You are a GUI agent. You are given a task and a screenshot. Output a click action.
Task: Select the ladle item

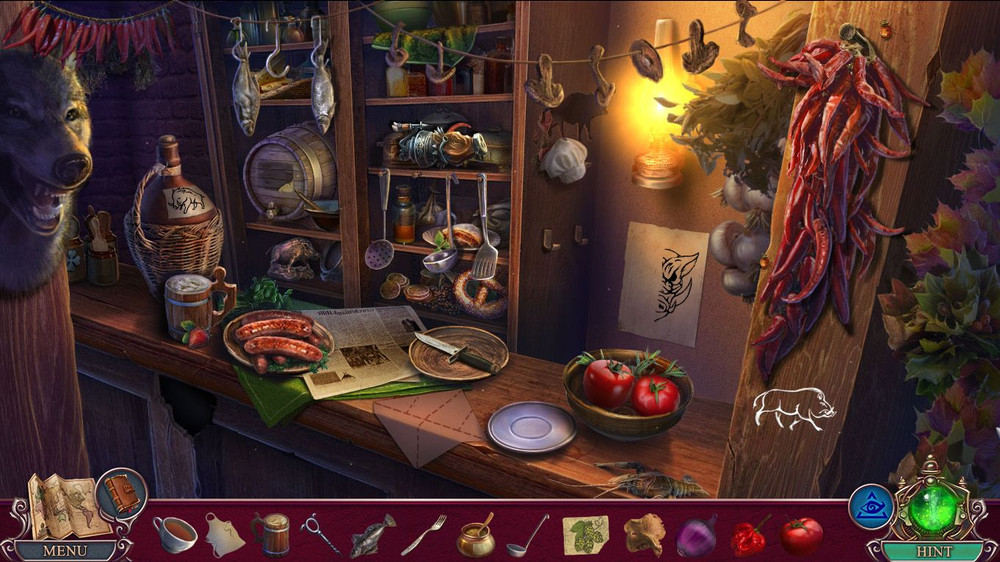point(527,535)
